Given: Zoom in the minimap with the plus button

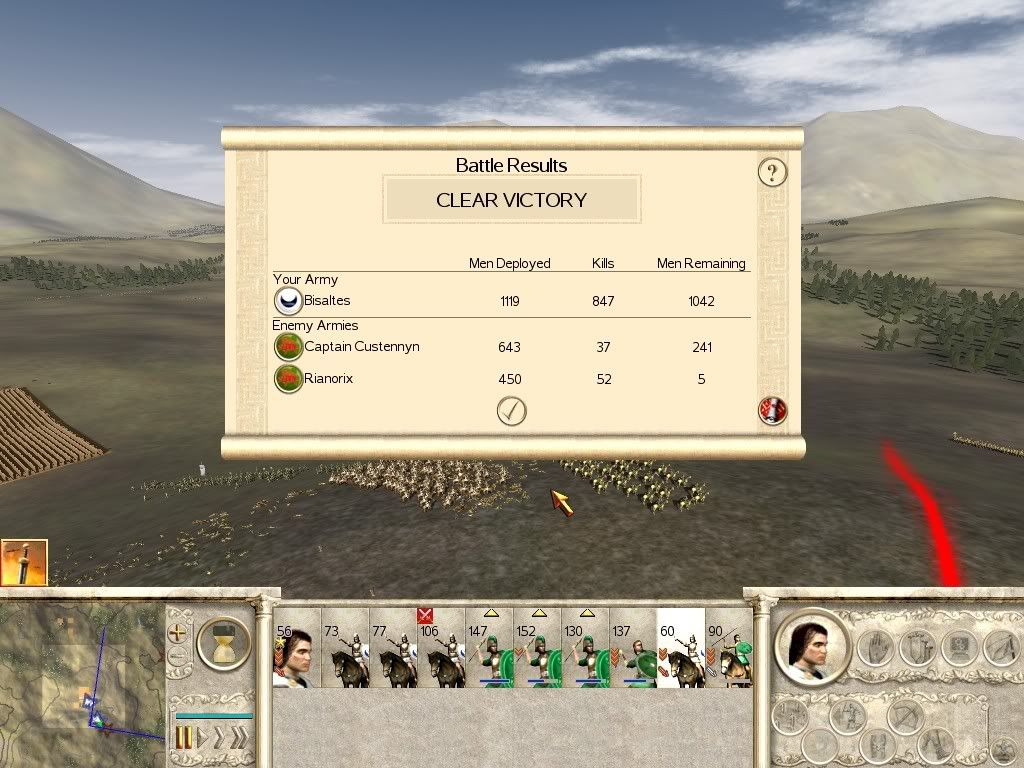Looking at the screenshot, I should 178,633.
